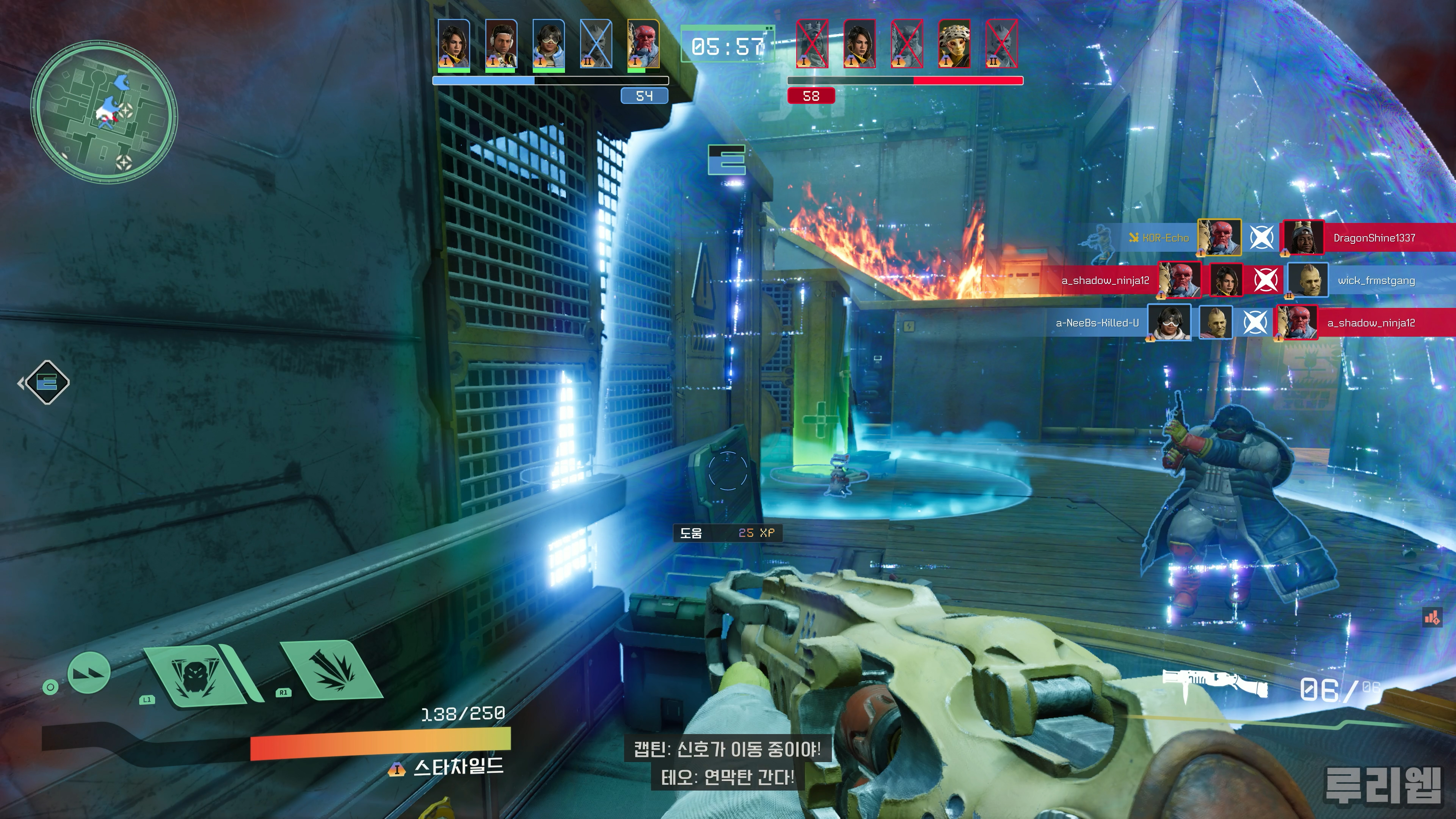Trigger the spiky burst ability icon

click(x=332, y=670)
